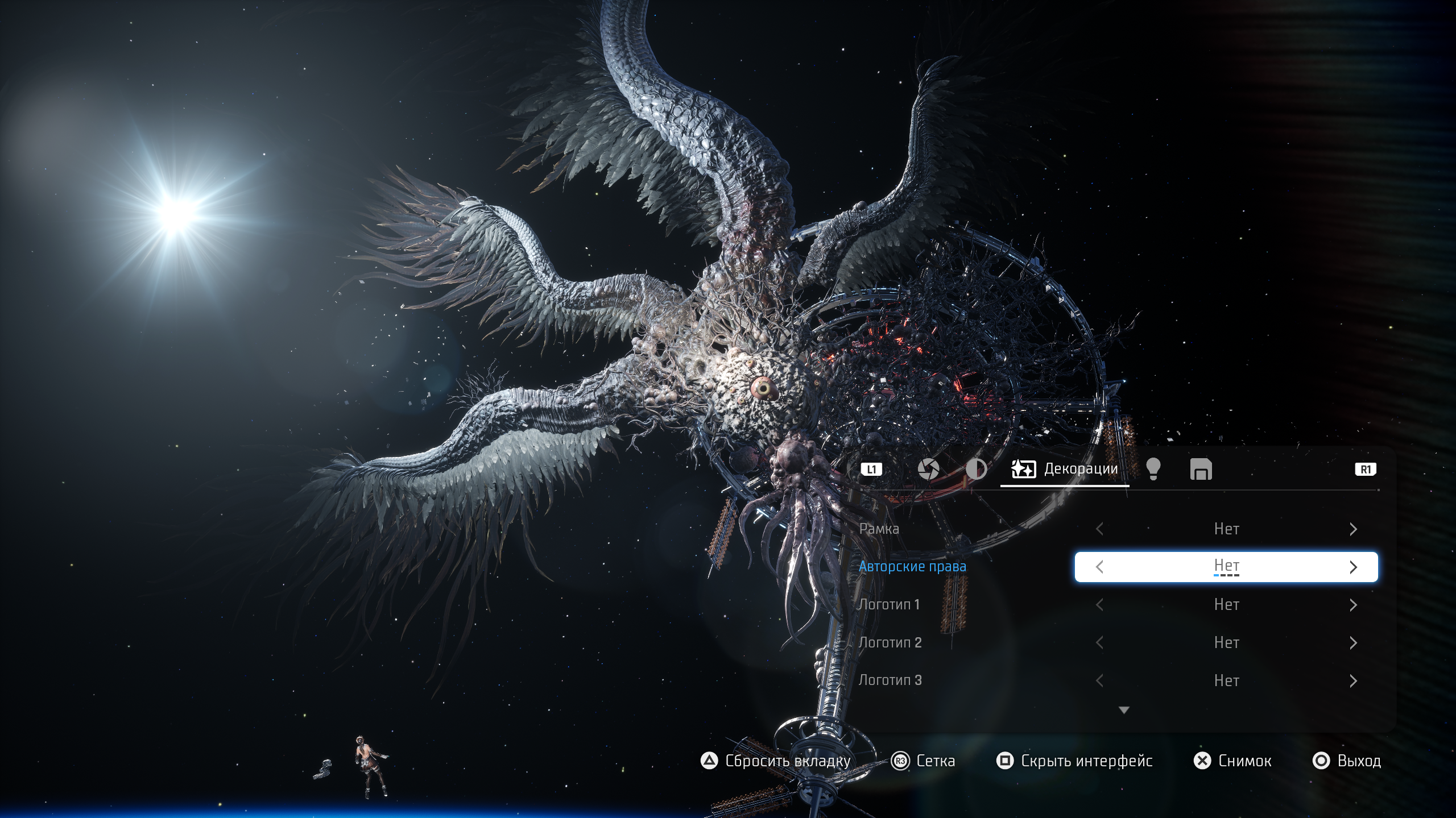The height and width of the screenshot is (818, 1456).
Task: Show more options with the down triangle
Action: [1124, 710]
